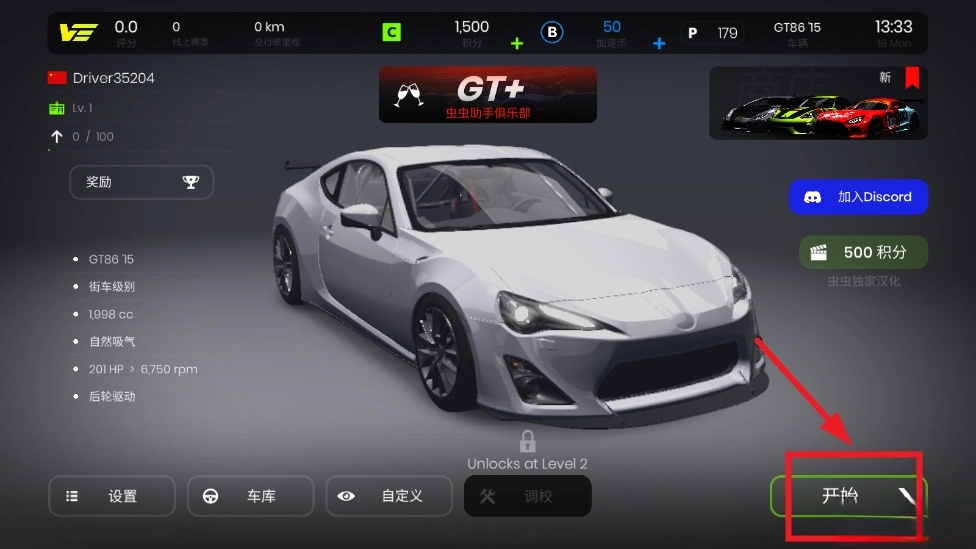This screenshot has height=549, width=976.
Task: Open the new cars showcase thumbnail
Action: 818,103
